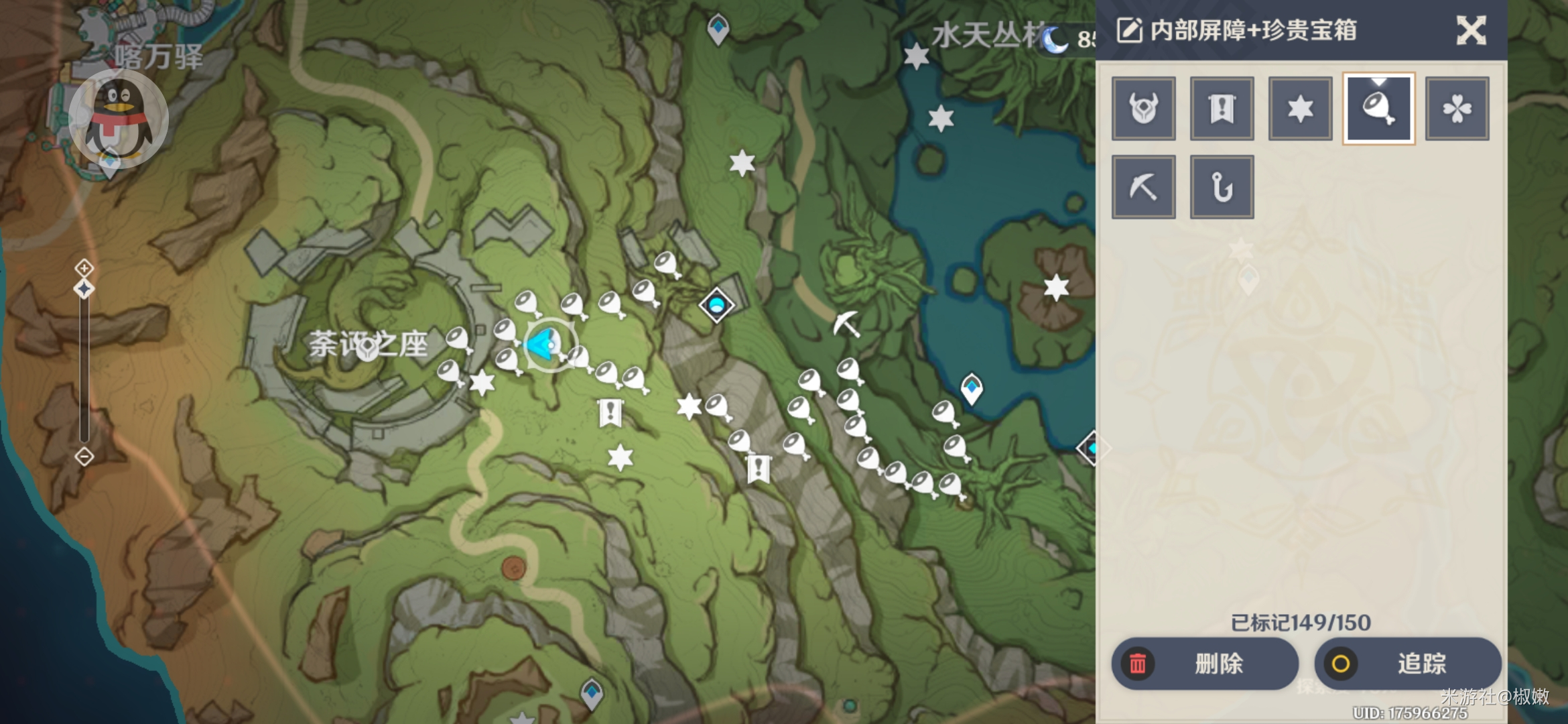Image resolution: width=1568 pixels, height=724 pixels.
Task: Select the pickaxe pin on the map
Action: coord(846,324)
